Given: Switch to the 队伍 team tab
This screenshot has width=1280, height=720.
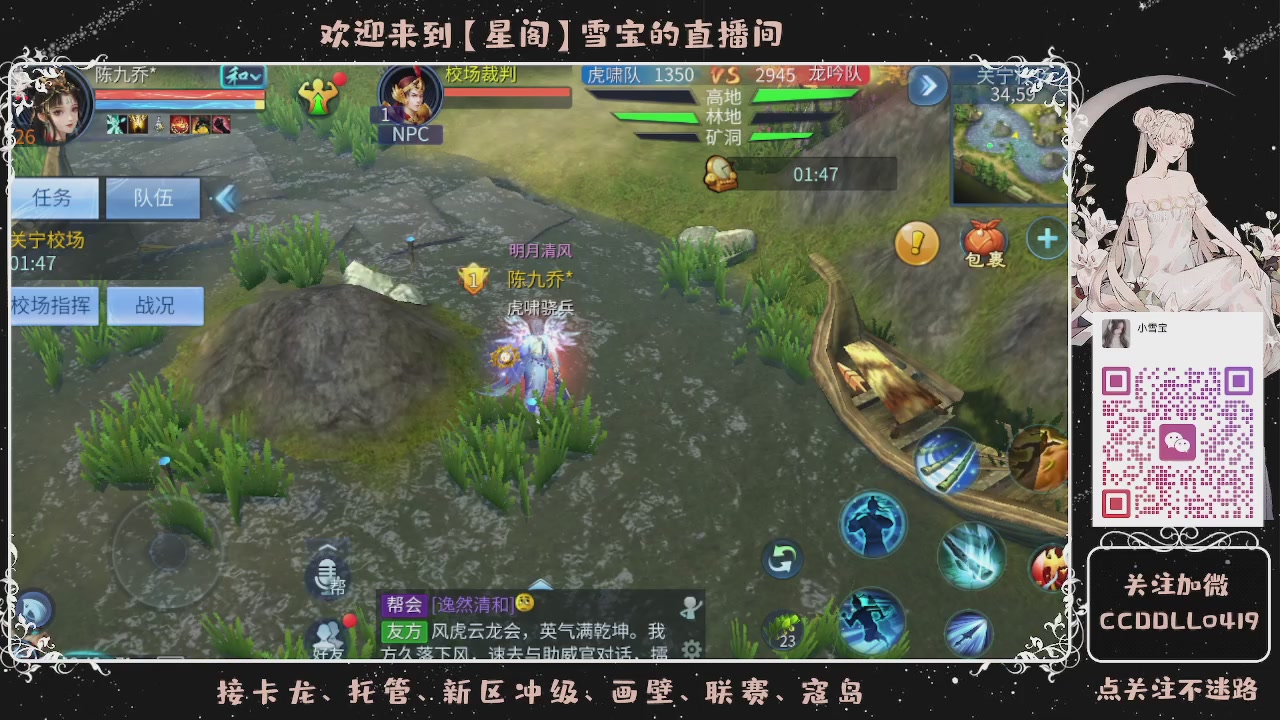Looking at the screenshot, I should click(155, 198).
